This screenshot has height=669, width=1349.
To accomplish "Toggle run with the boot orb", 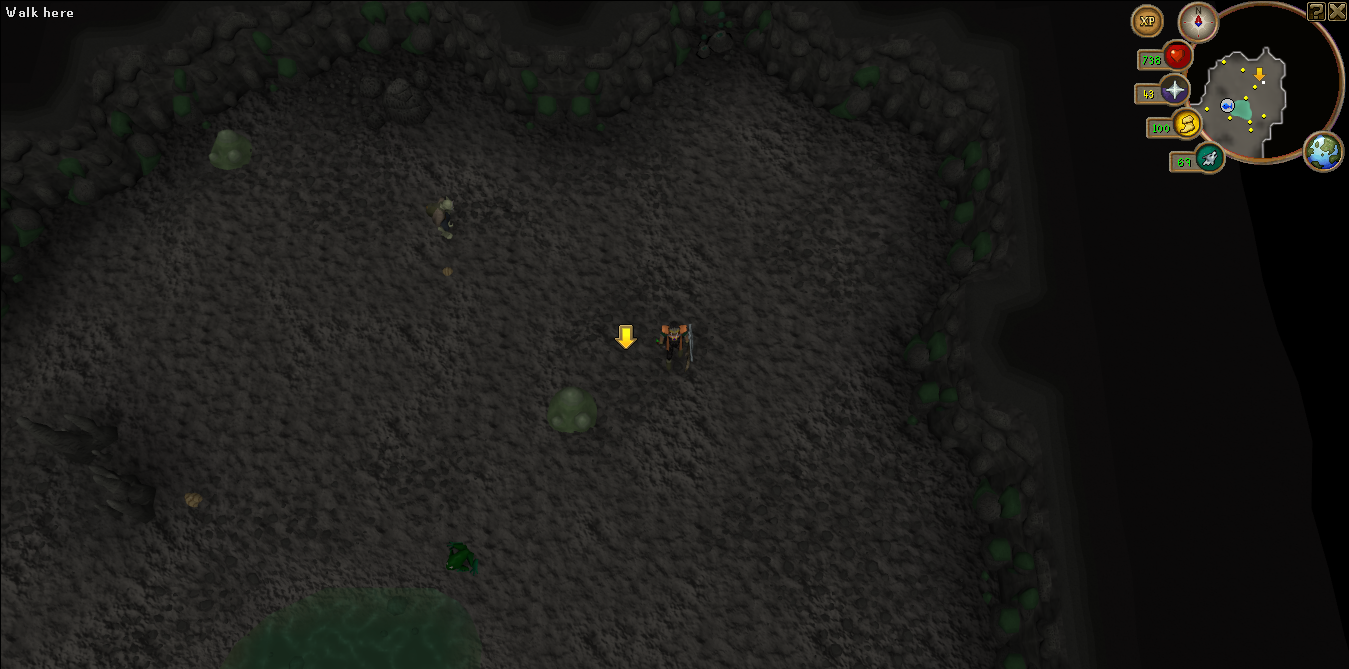I will point(1187,125).
